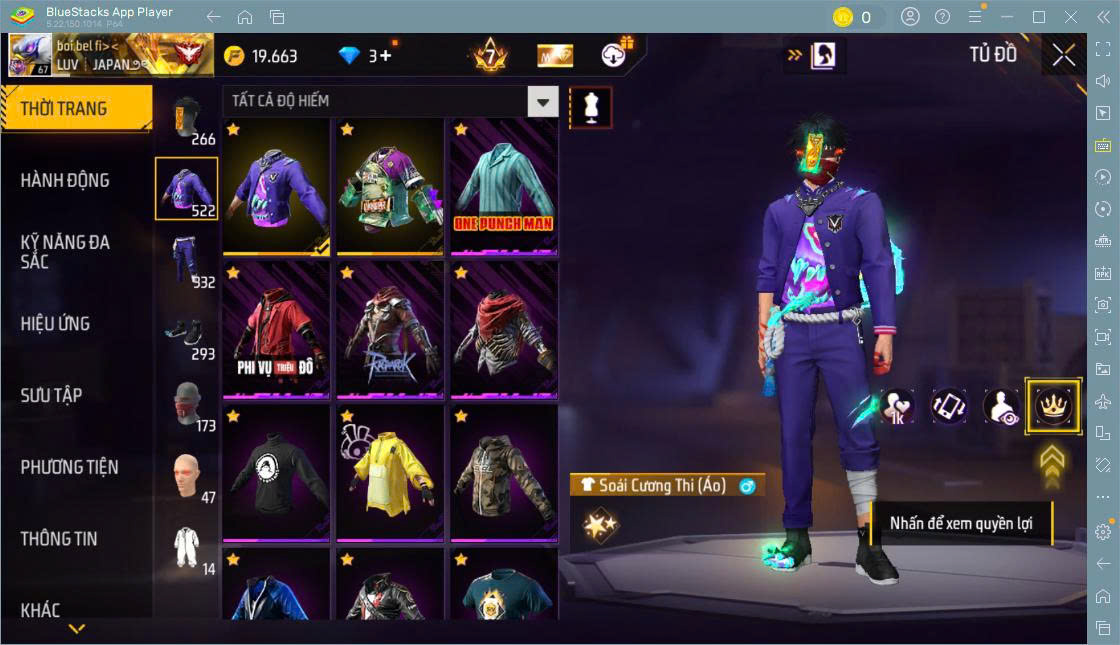Image resolution: width=1120 pixels, height=645 pixels.
Task: Open the HÀNH ĐỘNG category
Action: pyautogui.click(x=65, y=180)
